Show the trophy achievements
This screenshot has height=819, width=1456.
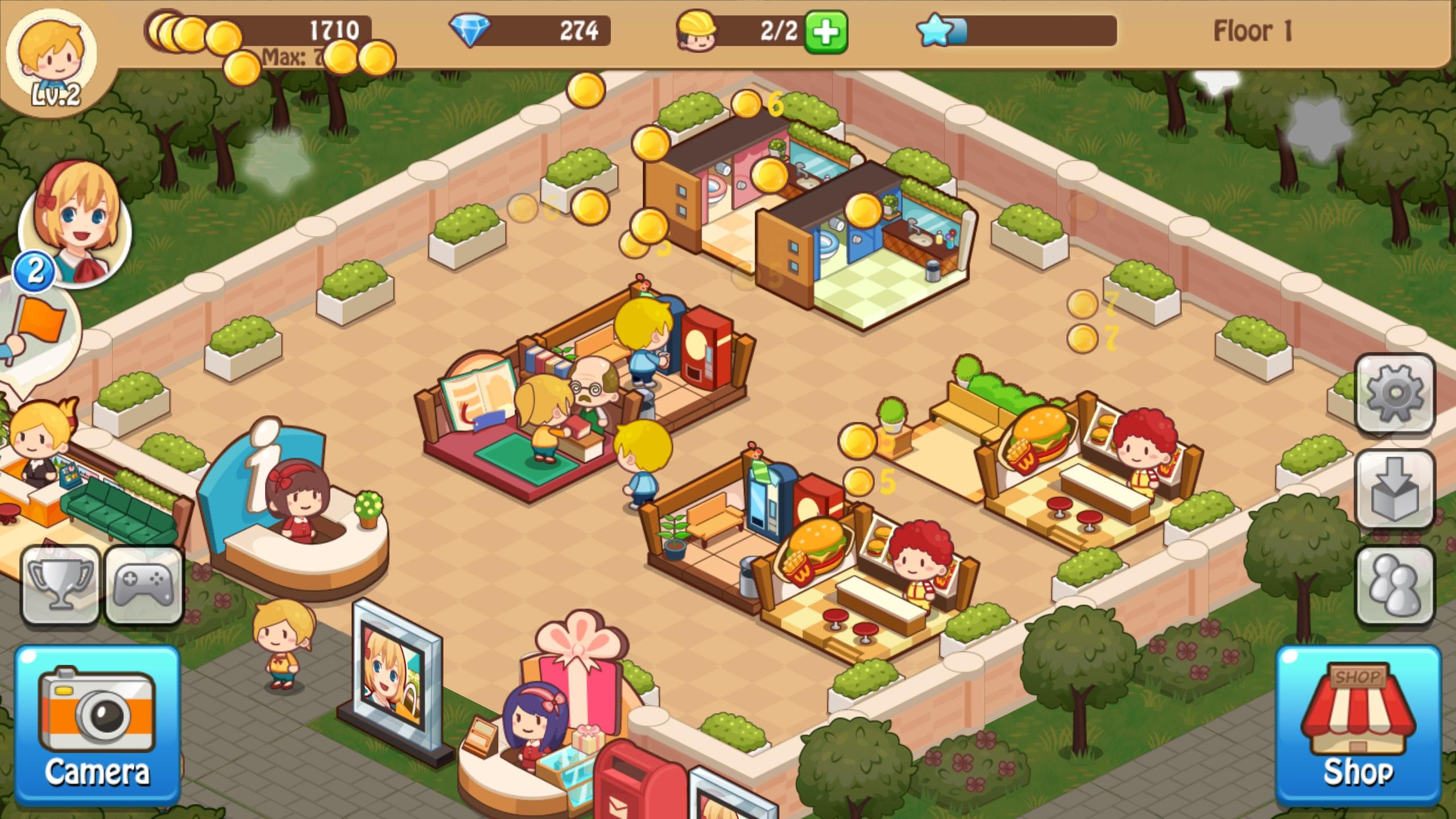(60, 585)
